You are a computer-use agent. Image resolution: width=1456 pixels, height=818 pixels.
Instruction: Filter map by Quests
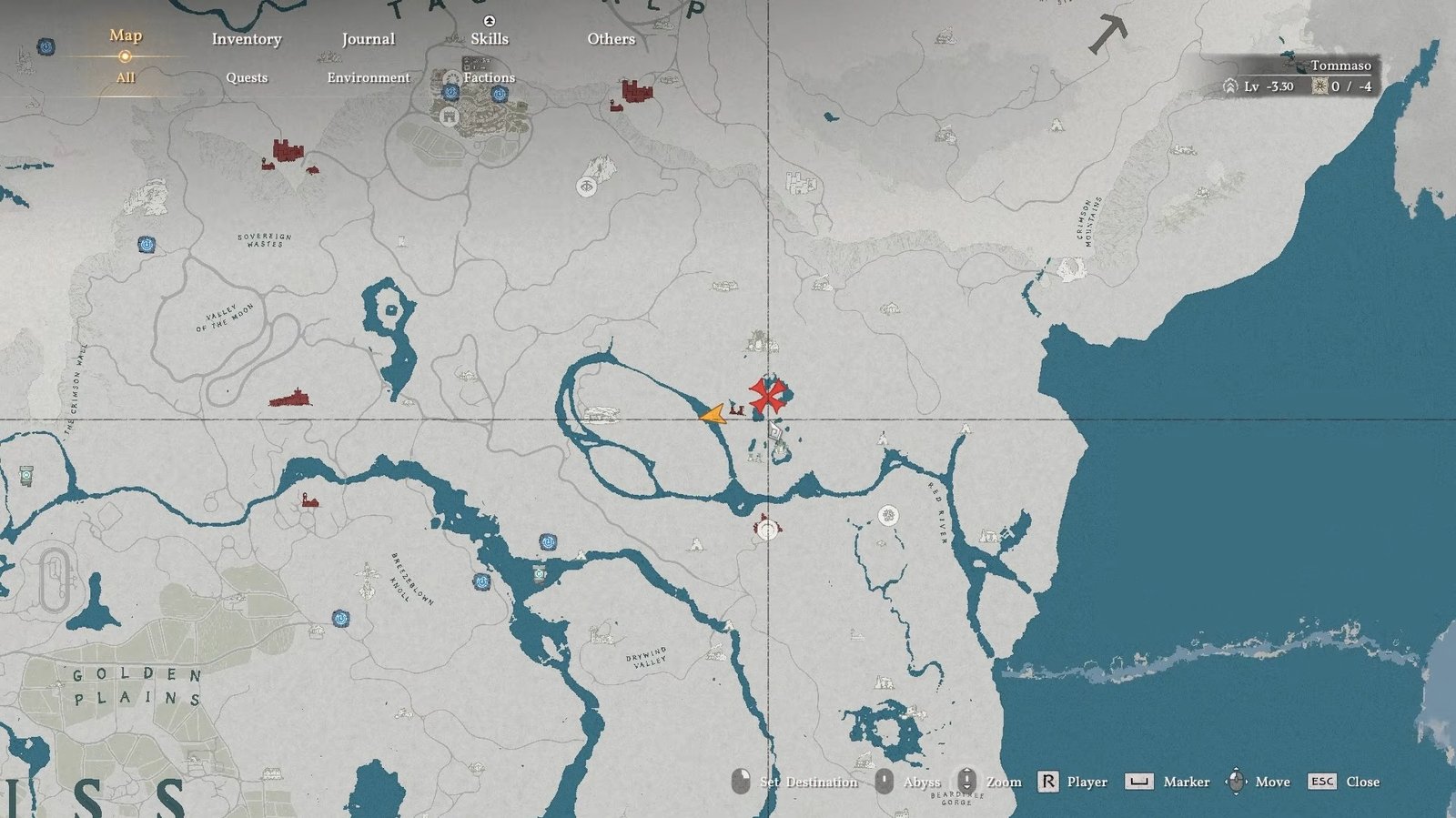tap(247, 77)
